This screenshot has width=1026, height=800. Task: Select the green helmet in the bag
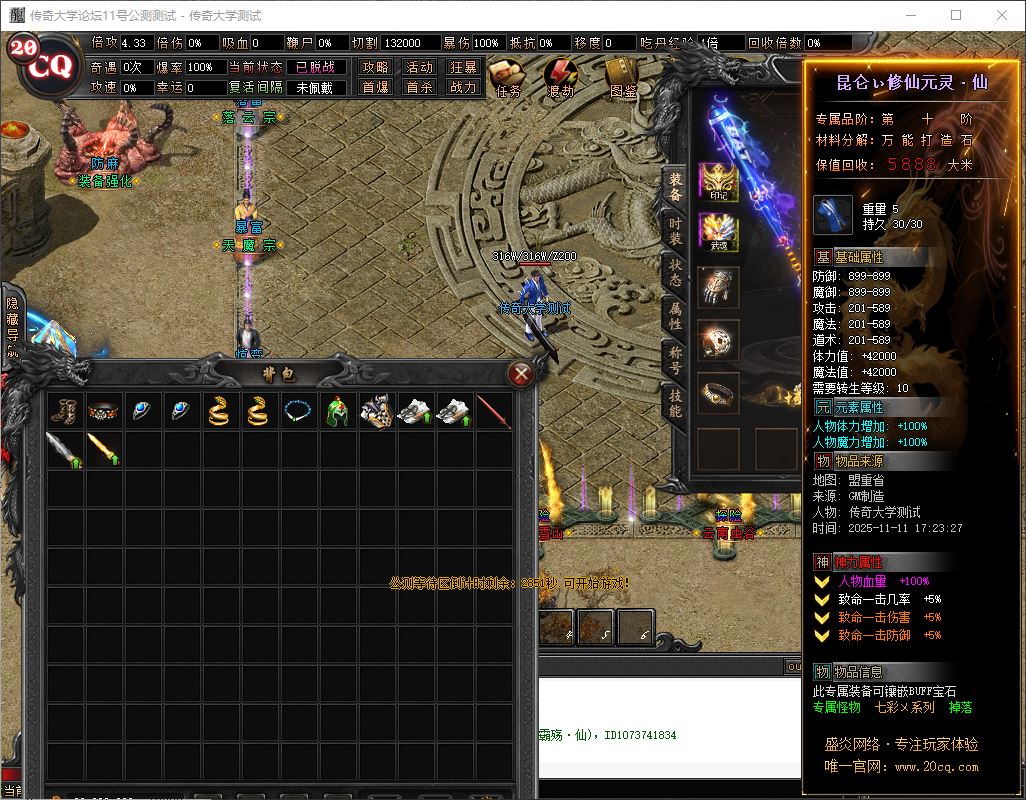pos(337,411)
